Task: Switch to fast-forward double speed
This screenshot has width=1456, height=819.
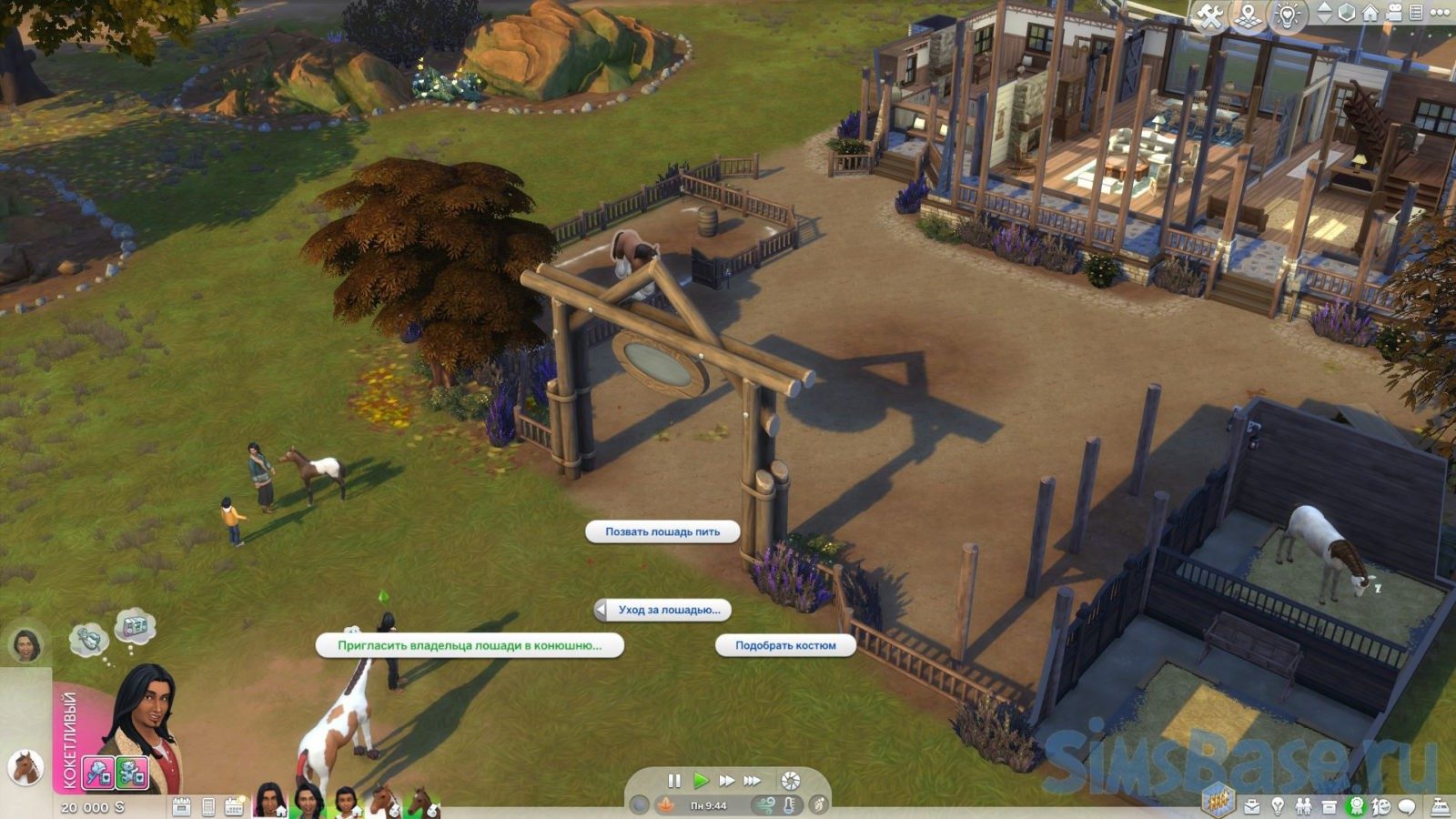Action: click(x=726, y=781)
